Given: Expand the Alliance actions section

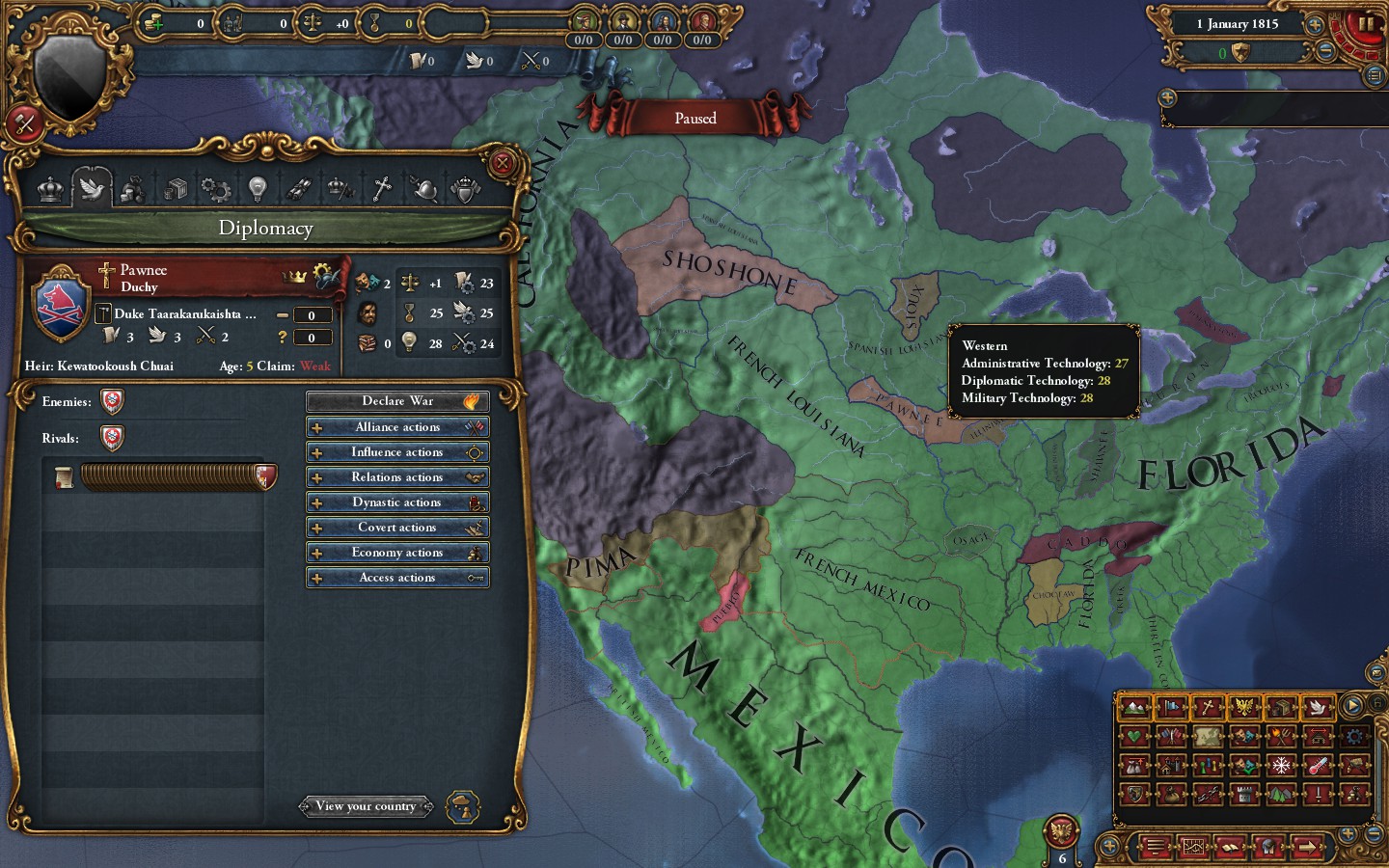Looking at the screenshot, I should (x=396, y=426).
